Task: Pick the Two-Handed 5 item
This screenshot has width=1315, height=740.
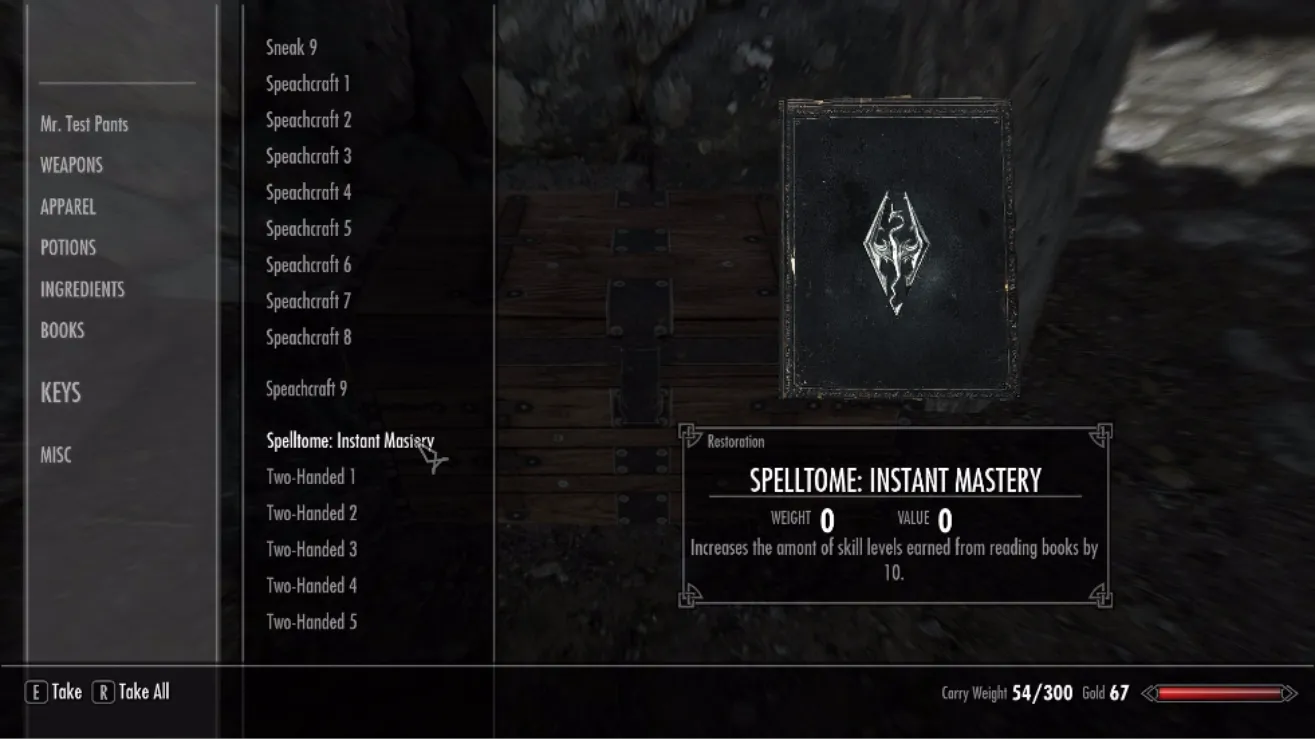Action: [311, 622]
